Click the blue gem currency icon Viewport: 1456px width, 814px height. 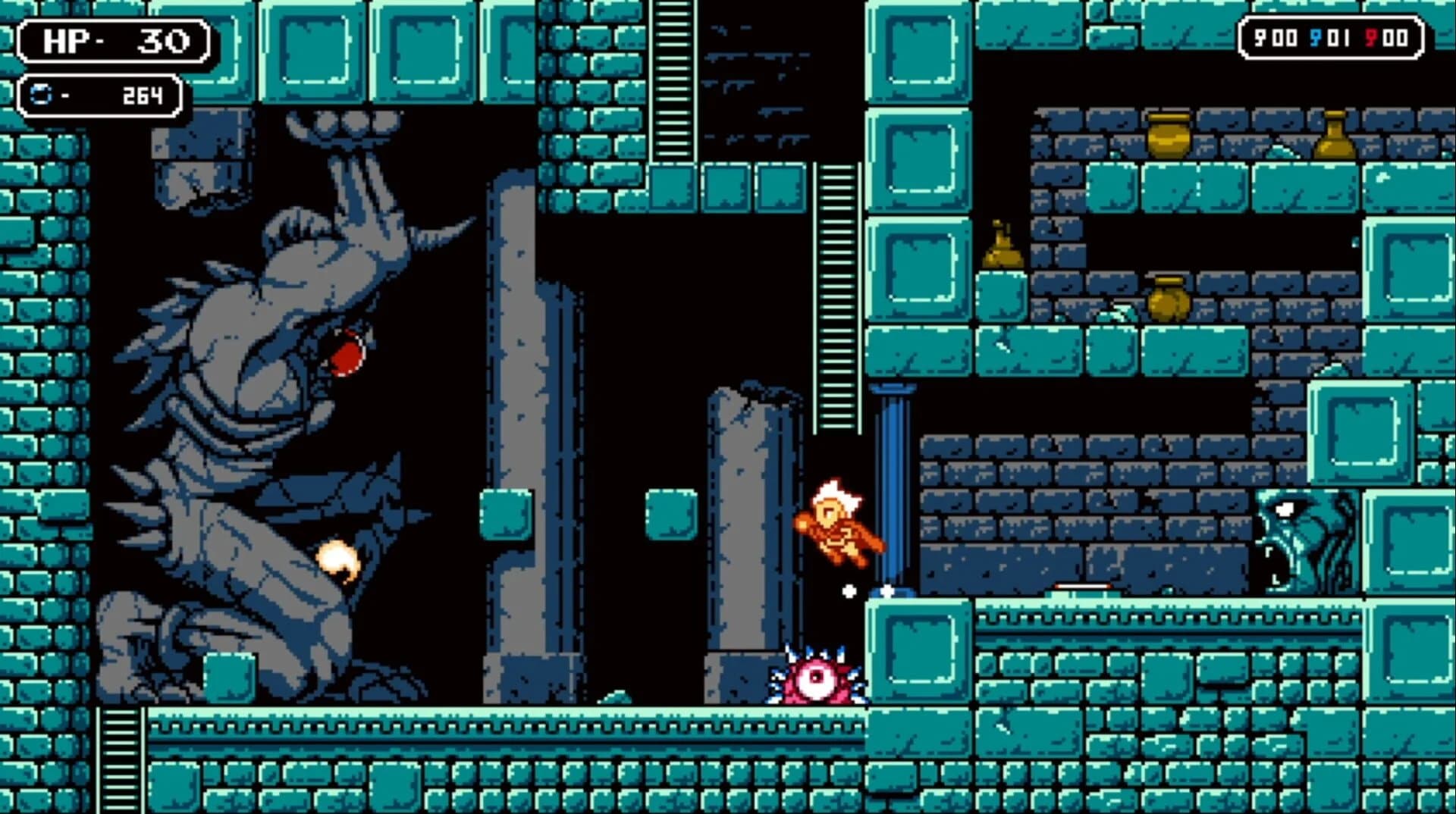point(42,95)
